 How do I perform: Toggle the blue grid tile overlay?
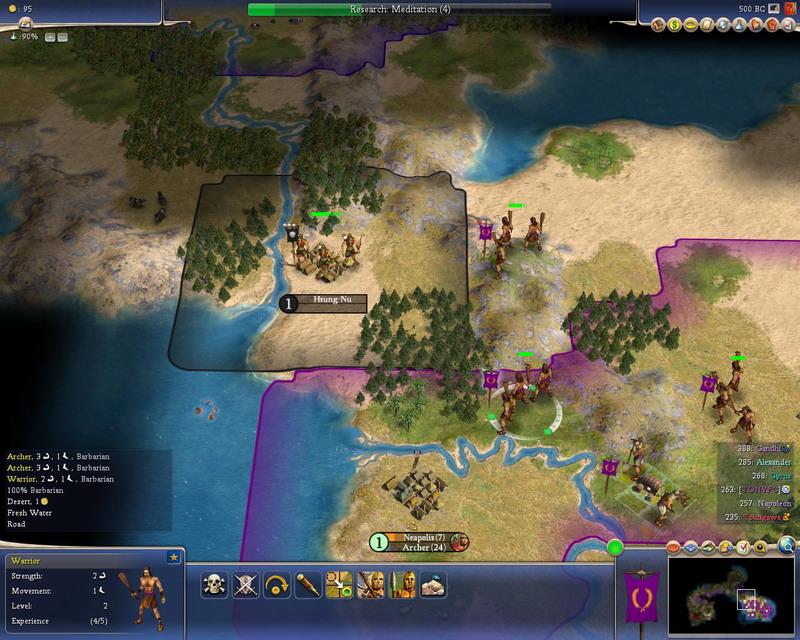coord(689,548)
